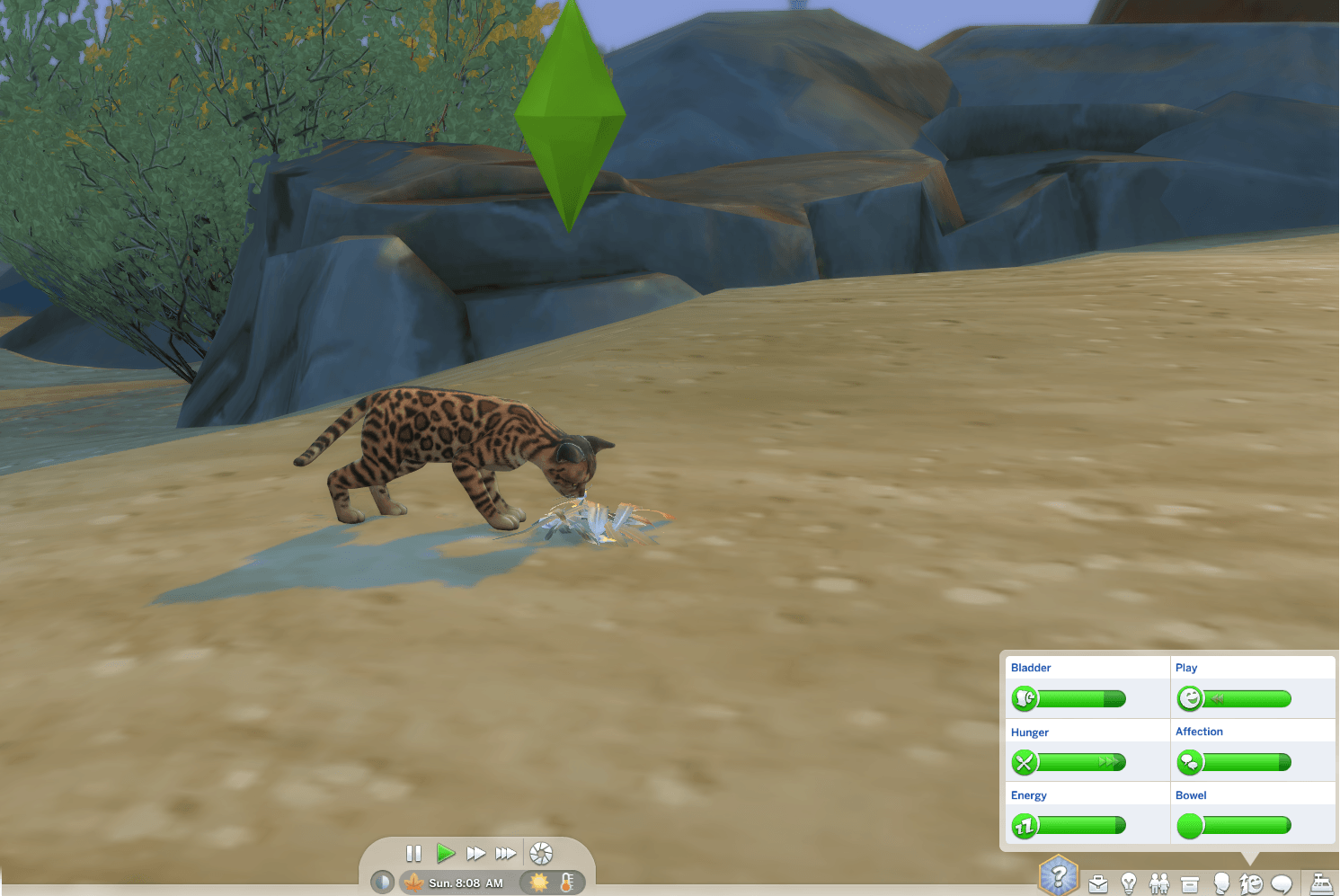This screenshot has height=896, width=1340.
Task: Take a screenshot with the camera icon
Action: click(x=541, y=852)
